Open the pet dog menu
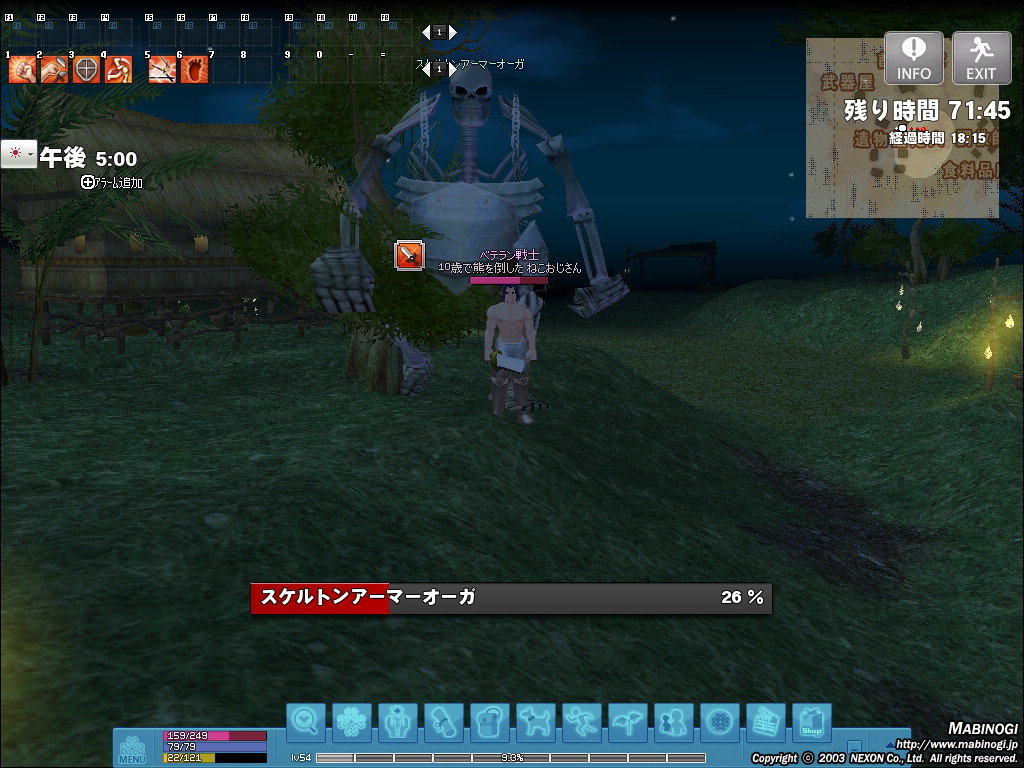 535,721
